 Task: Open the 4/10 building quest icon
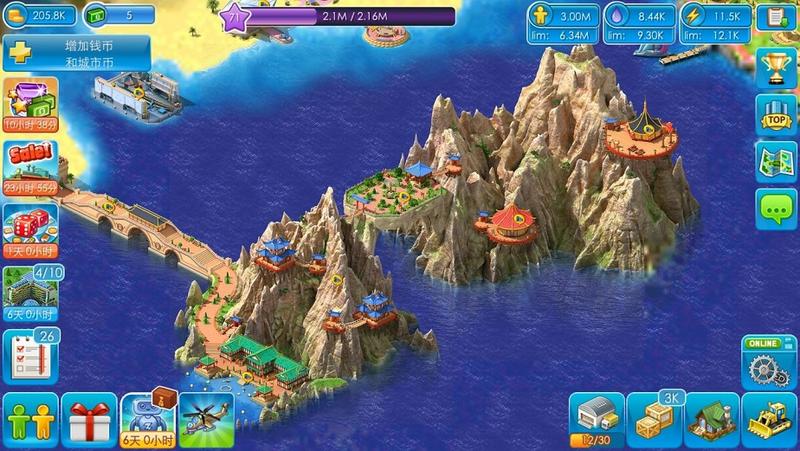tap(30, 290)
